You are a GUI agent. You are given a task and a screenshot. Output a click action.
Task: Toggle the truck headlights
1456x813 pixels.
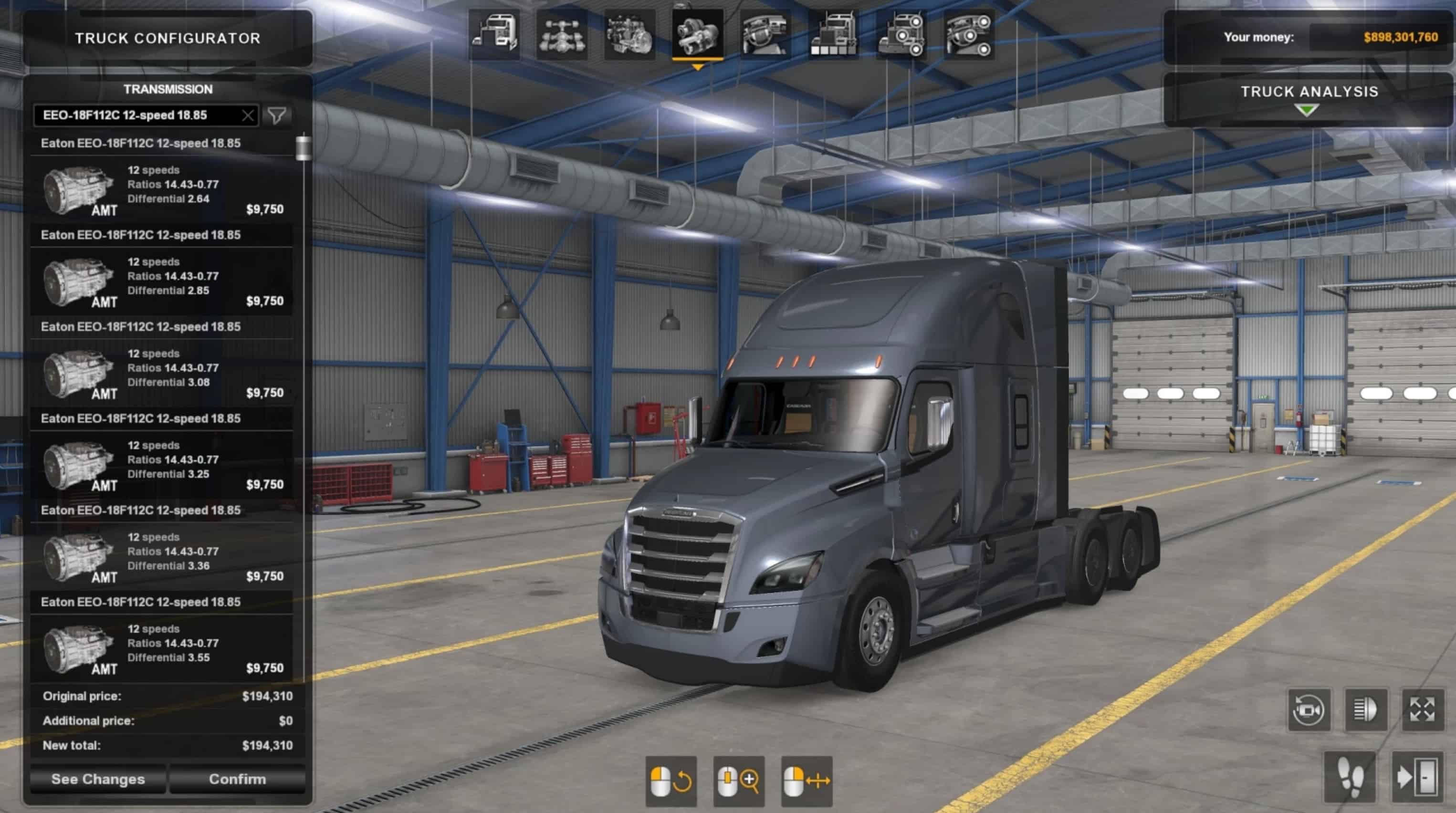(x=1365, y=709)
